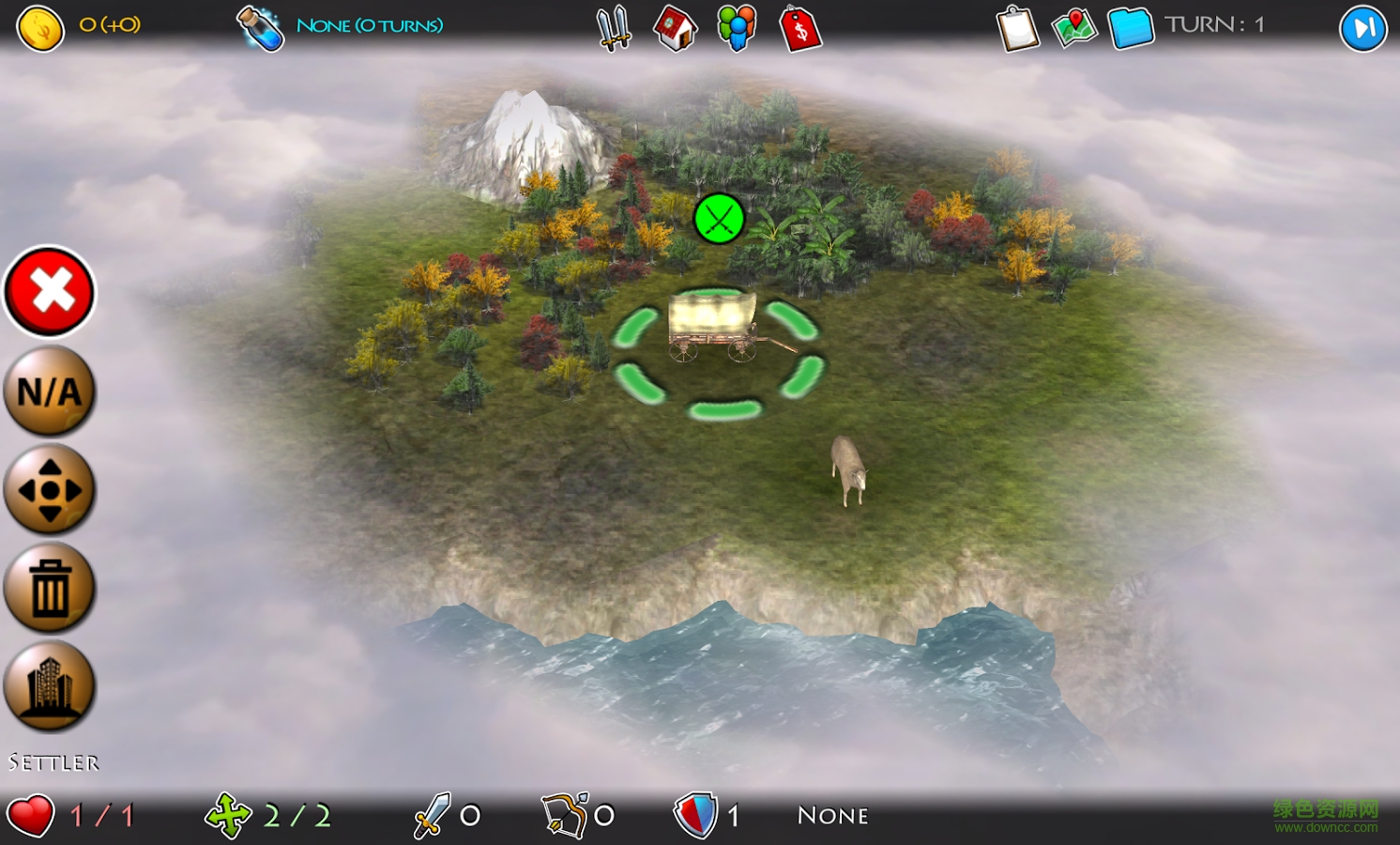Viewport: 1400px width, 845px height.
Task: Open the buildings menu with the house icon
Action: [x=674, y=26]
